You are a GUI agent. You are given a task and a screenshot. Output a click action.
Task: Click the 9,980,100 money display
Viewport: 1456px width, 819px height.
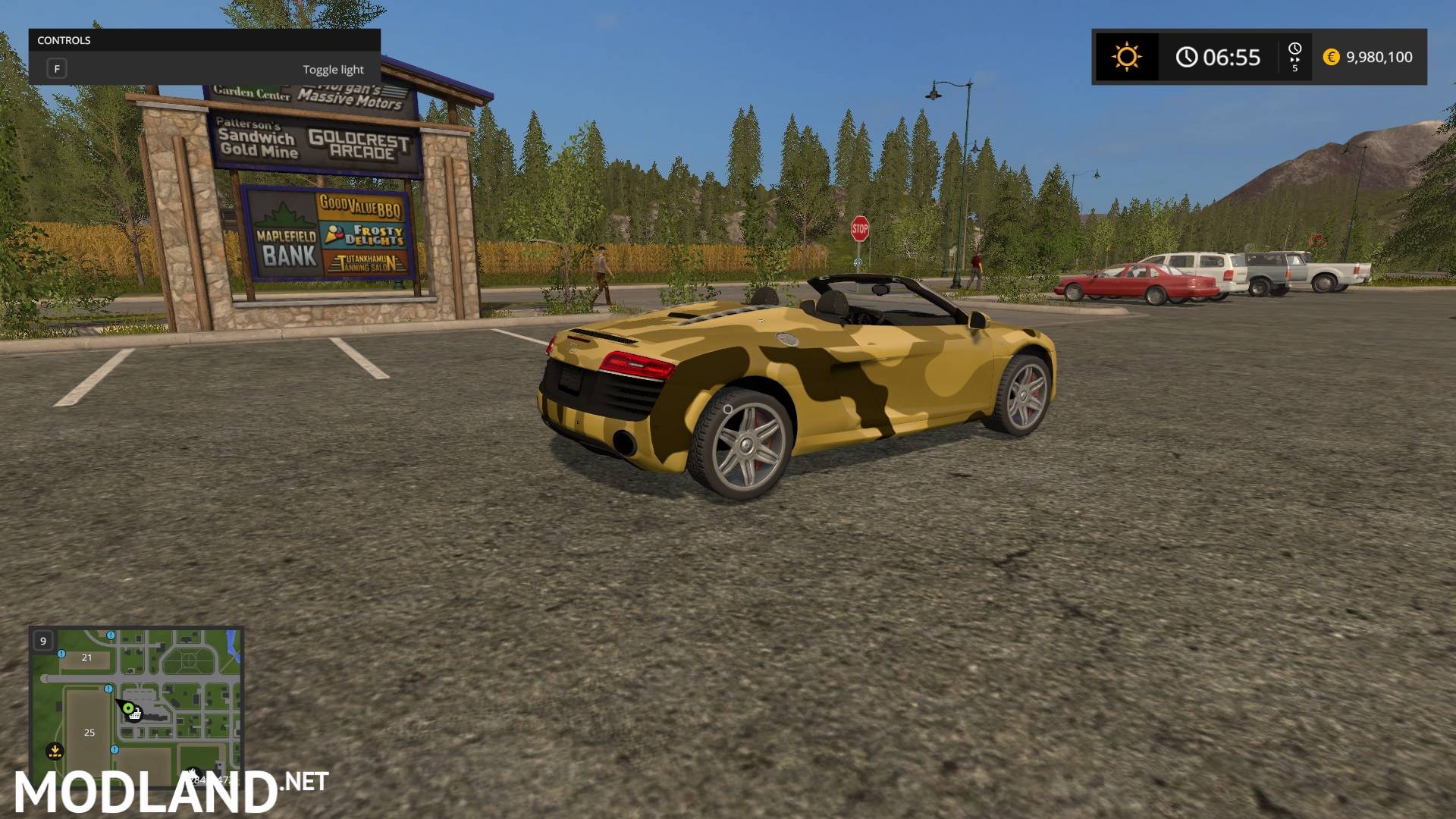1380,57
